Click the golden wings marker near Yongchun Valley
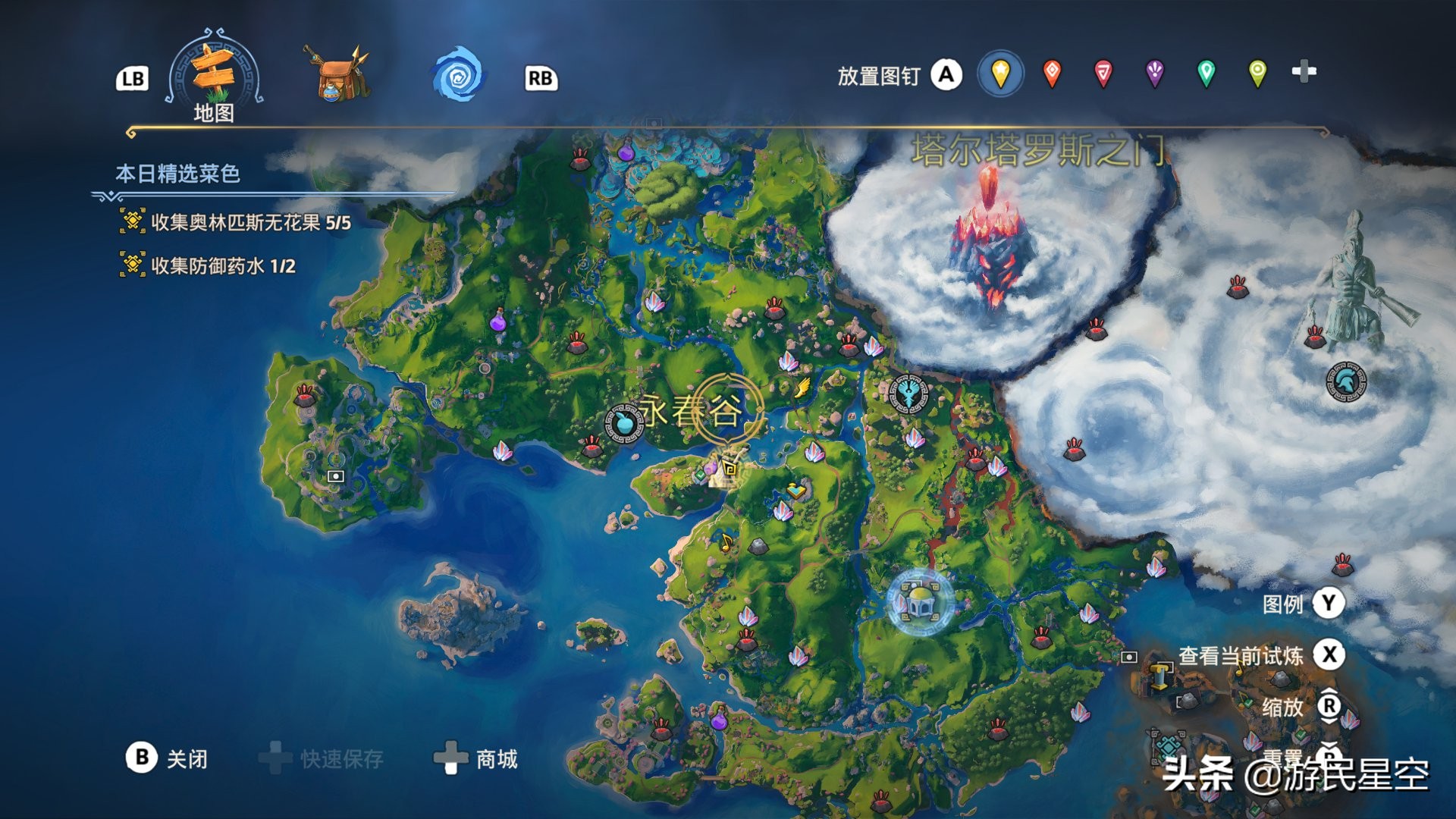Viewport: 1456px width, 819px height. point(802,388)
